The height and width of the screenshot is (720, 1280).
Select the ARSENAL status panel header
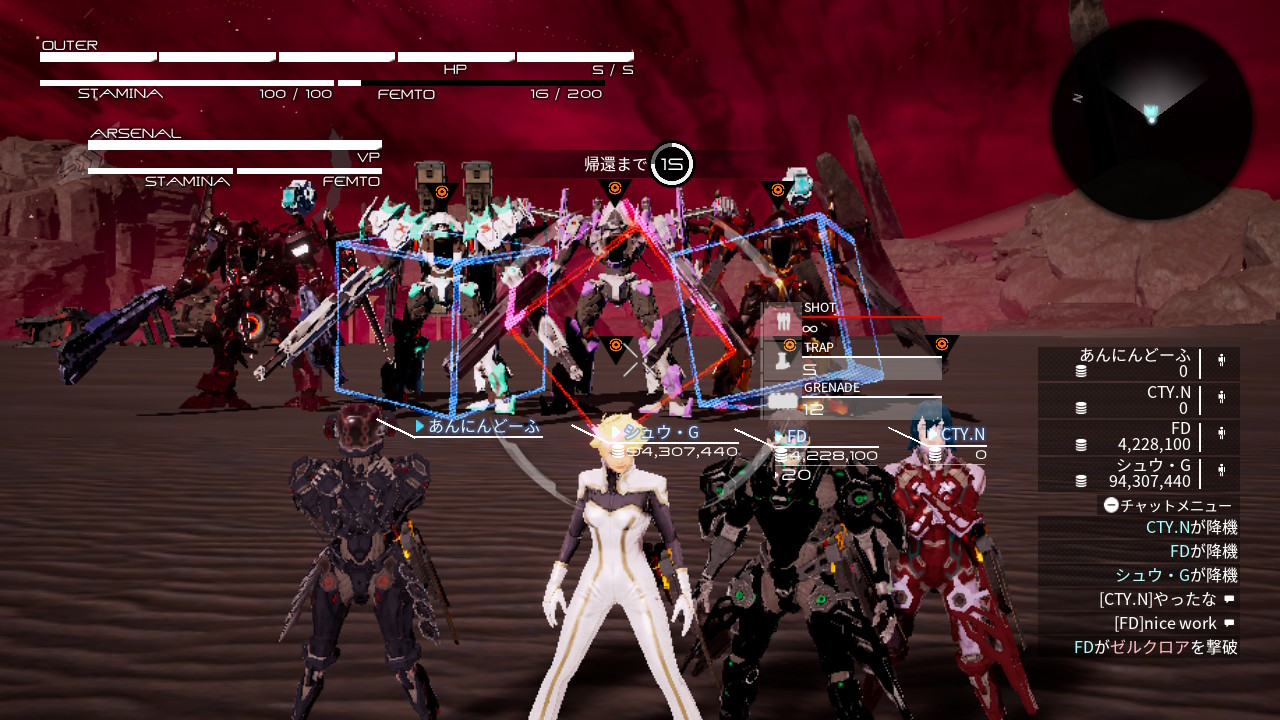click(135, 133)
